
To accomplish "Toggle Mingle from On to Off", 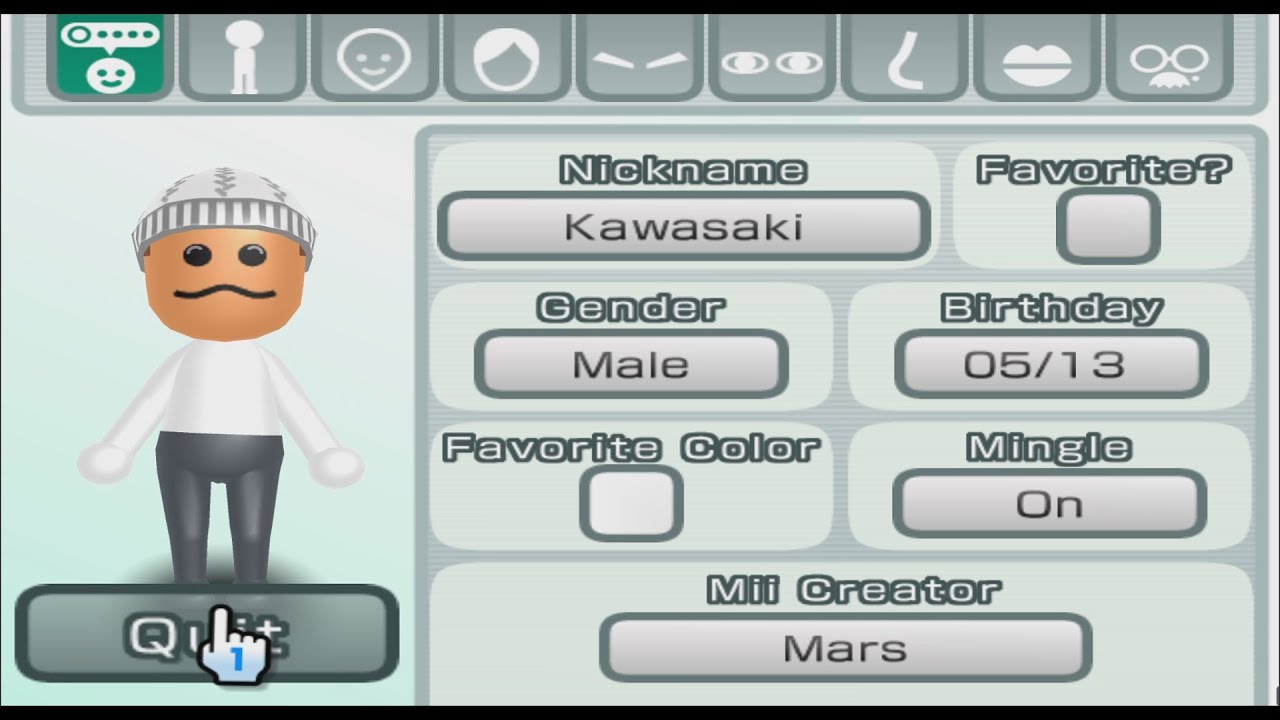I will click(1049, 504).
